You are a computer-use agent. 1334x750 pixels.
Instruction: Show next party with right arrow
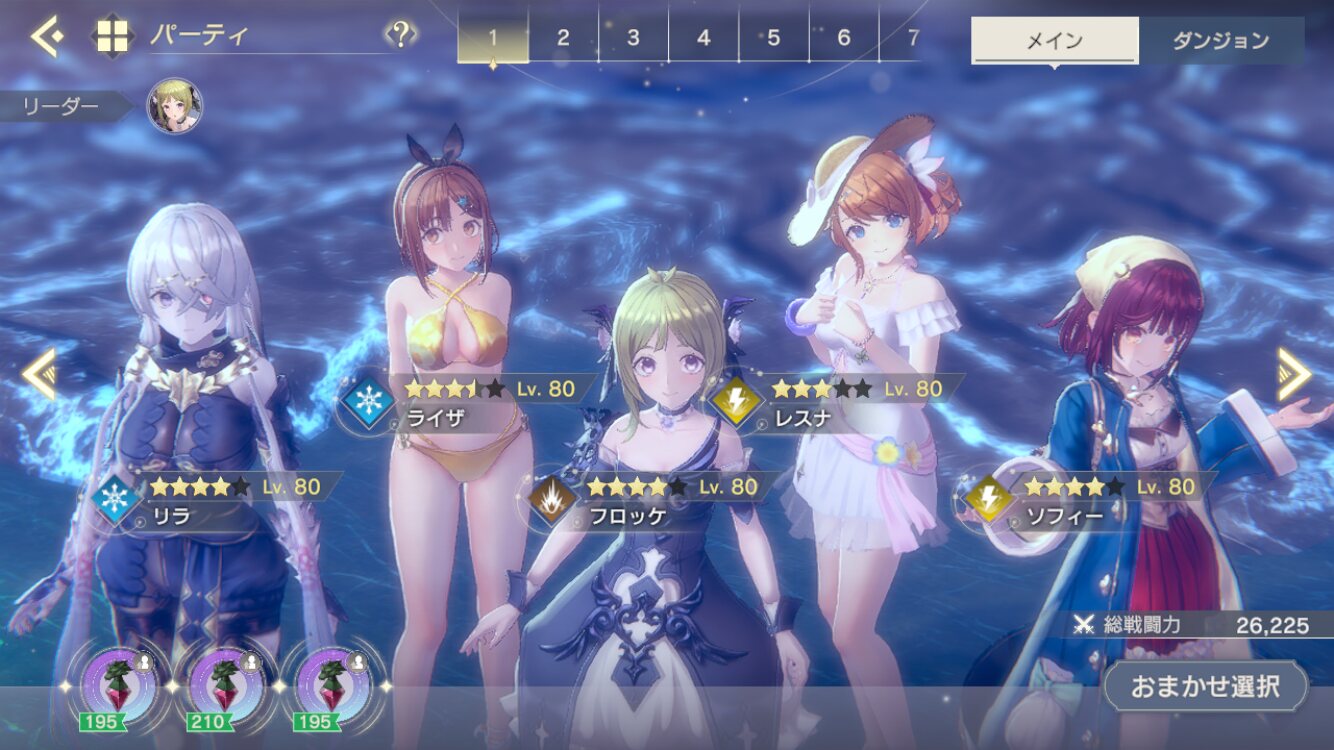click(1294, 374)
